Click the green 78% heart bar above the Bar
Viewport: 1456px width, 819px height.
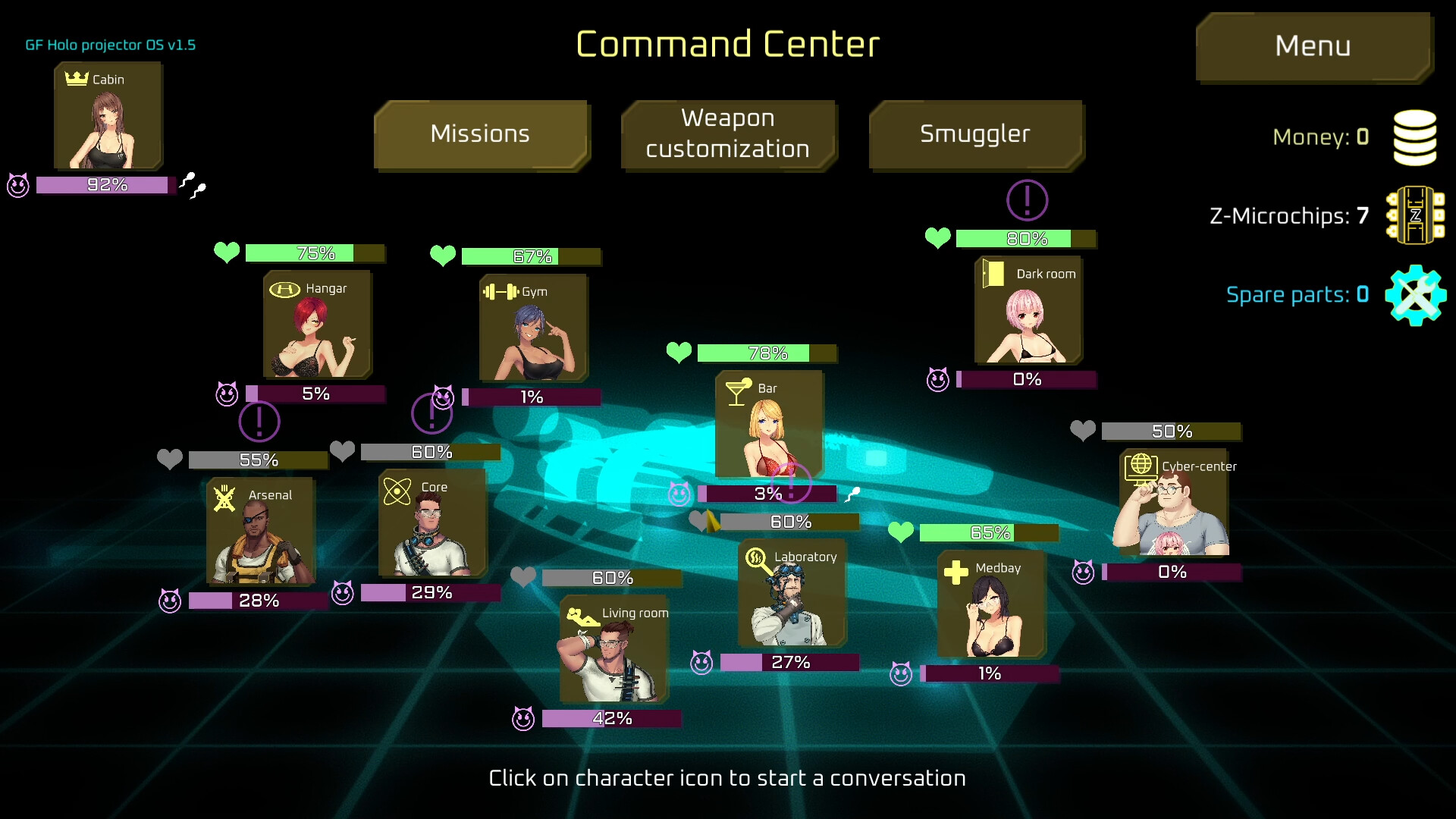click(766, 353)
